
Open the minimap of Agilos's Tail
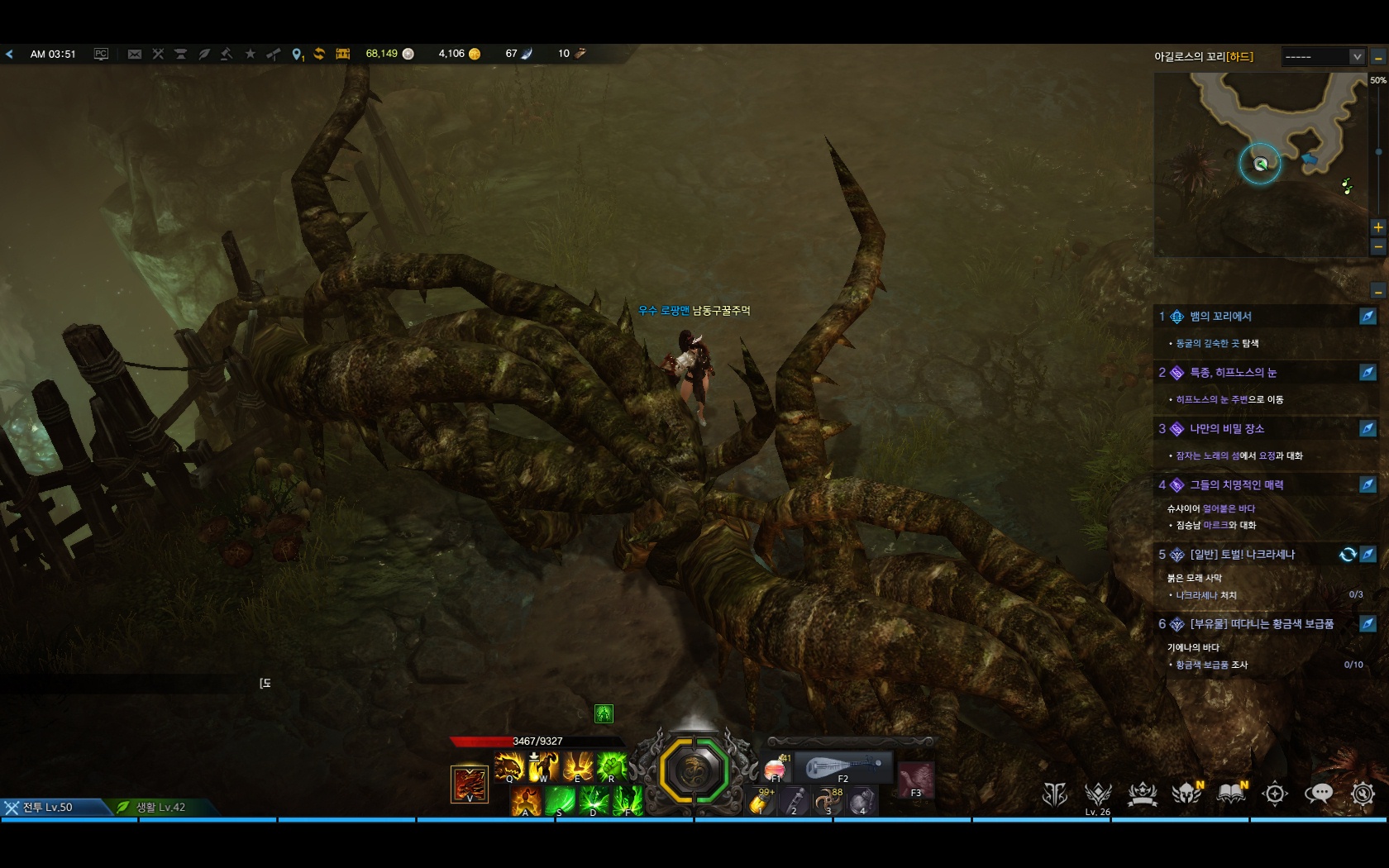point(1260,164)
